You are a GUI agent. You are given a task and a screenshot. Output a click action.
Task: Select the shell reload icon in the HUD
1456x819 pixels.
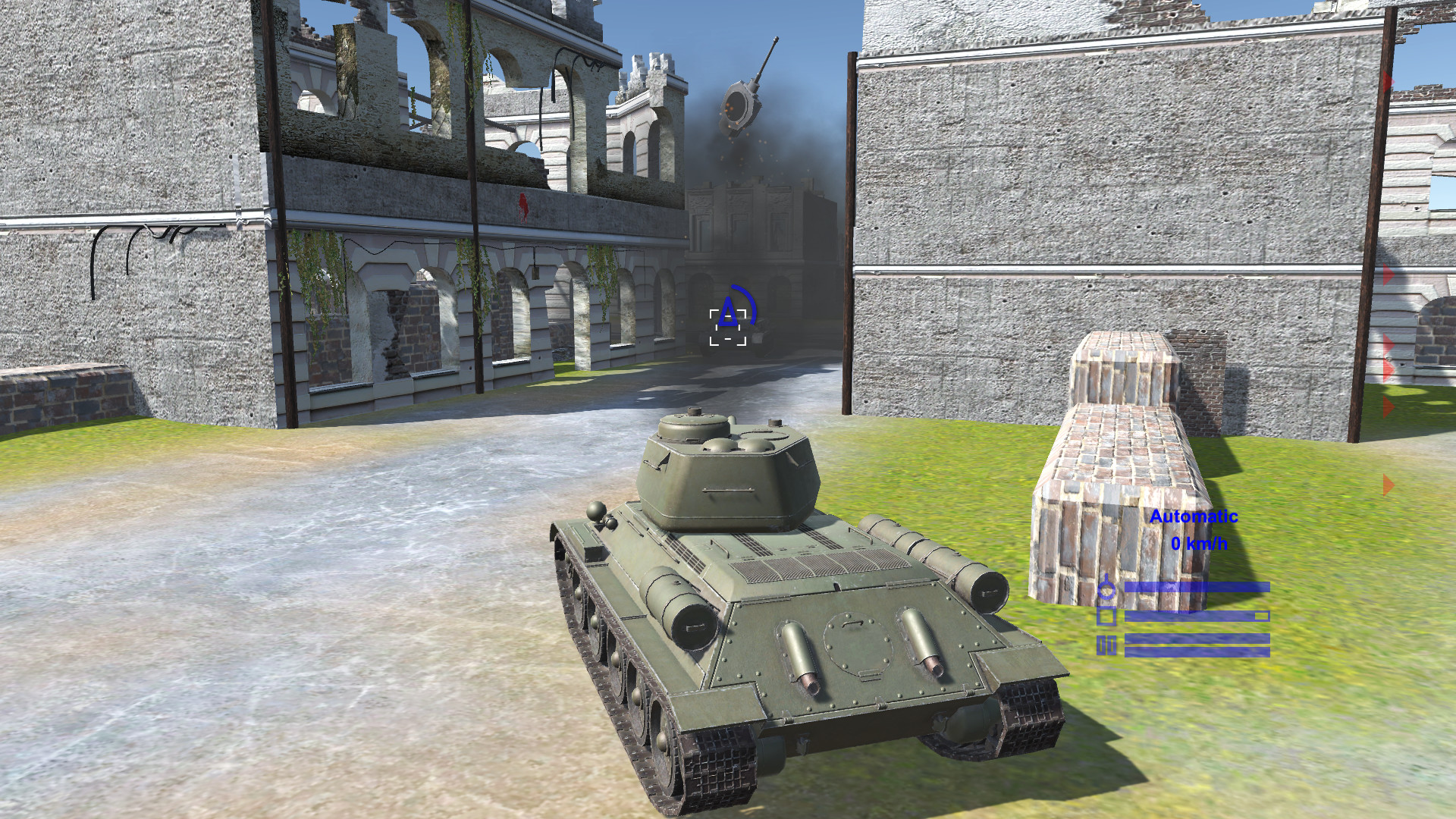click(x=1107, y=588)
